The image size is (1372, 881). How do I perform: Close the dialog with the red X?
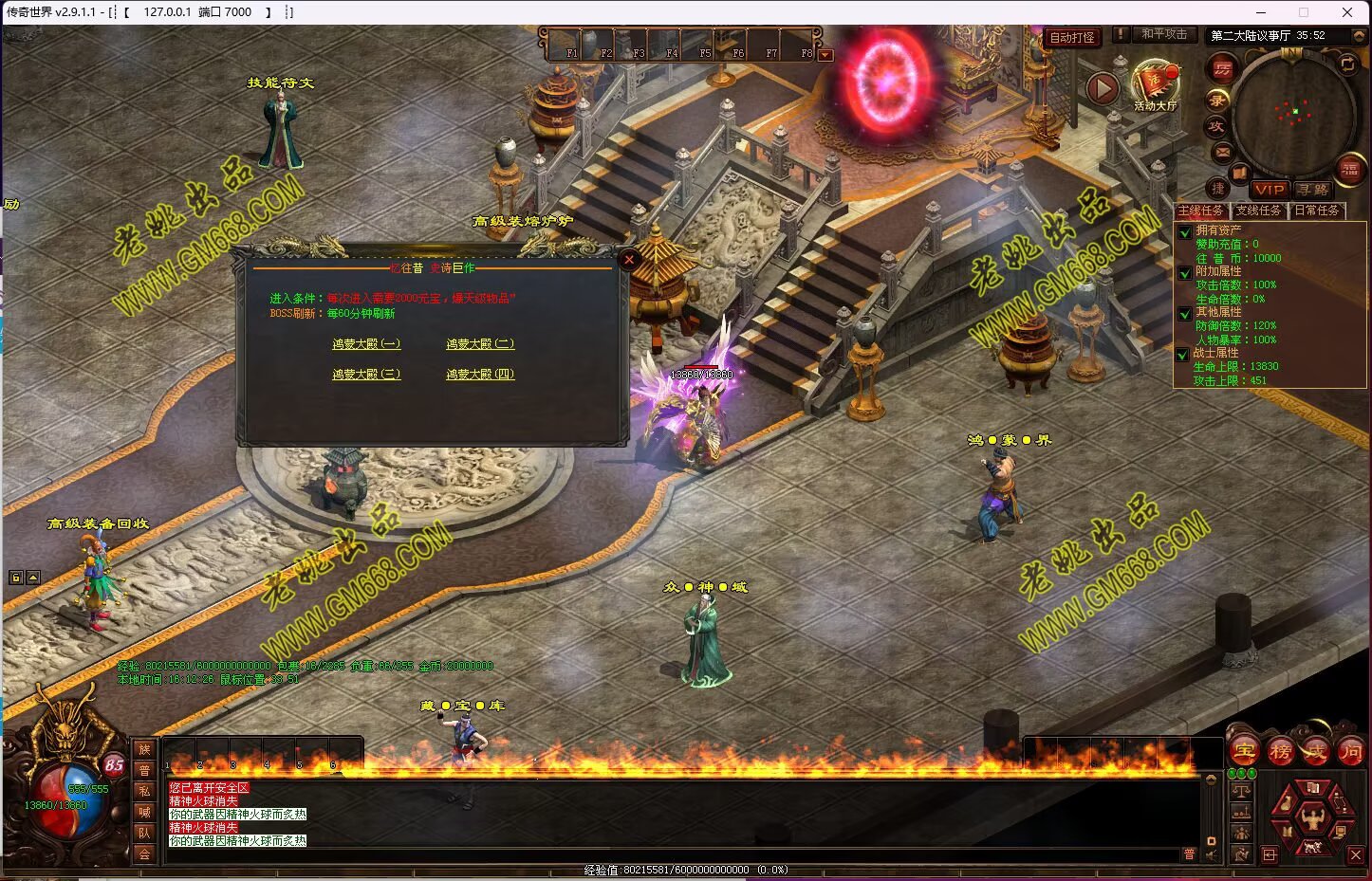tap(628, 259)
